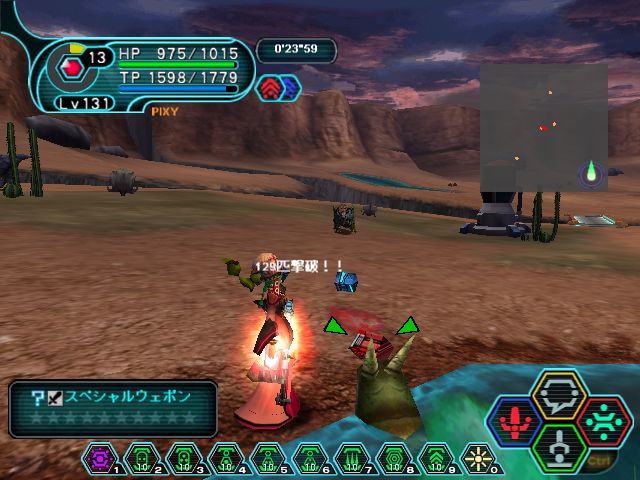Select the teal symbol hexagon with red border

tap(598, 419)
